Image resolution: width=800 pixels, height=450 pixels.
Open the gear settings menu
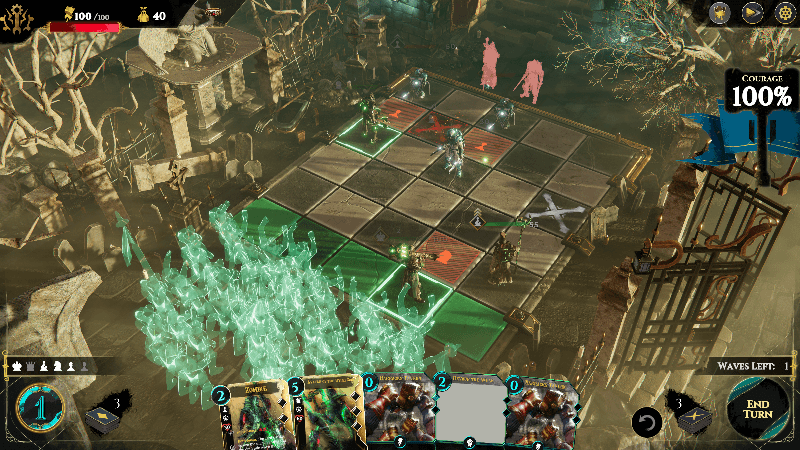(784, 12)
